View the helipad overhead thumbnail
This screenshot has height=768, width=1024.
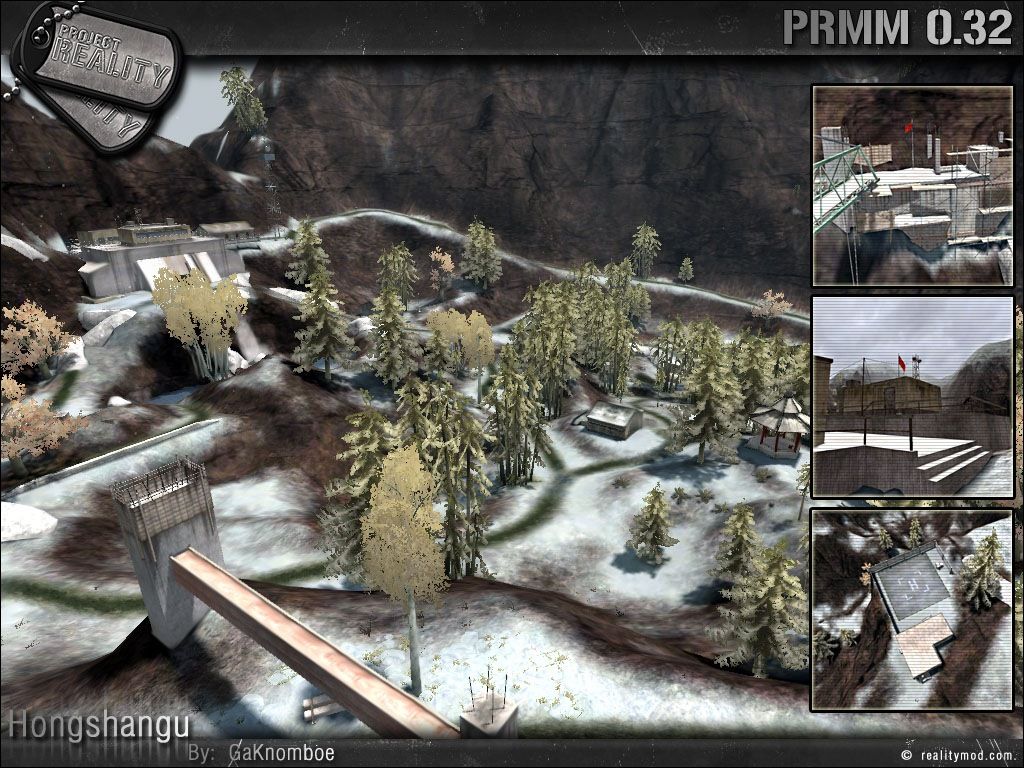click(x=911, y=608)
